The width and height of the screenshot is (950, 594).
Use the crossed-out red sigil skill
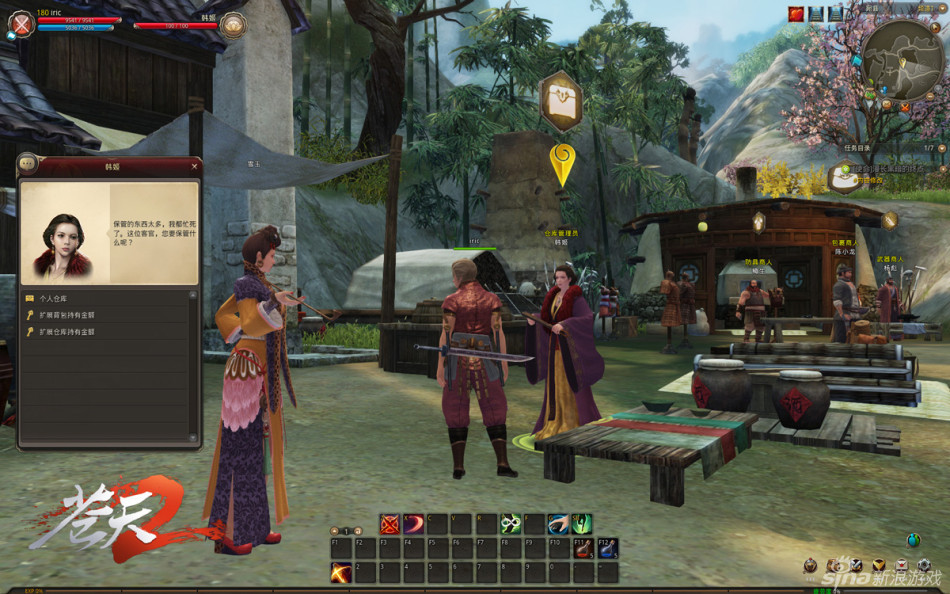coord(389,524)
